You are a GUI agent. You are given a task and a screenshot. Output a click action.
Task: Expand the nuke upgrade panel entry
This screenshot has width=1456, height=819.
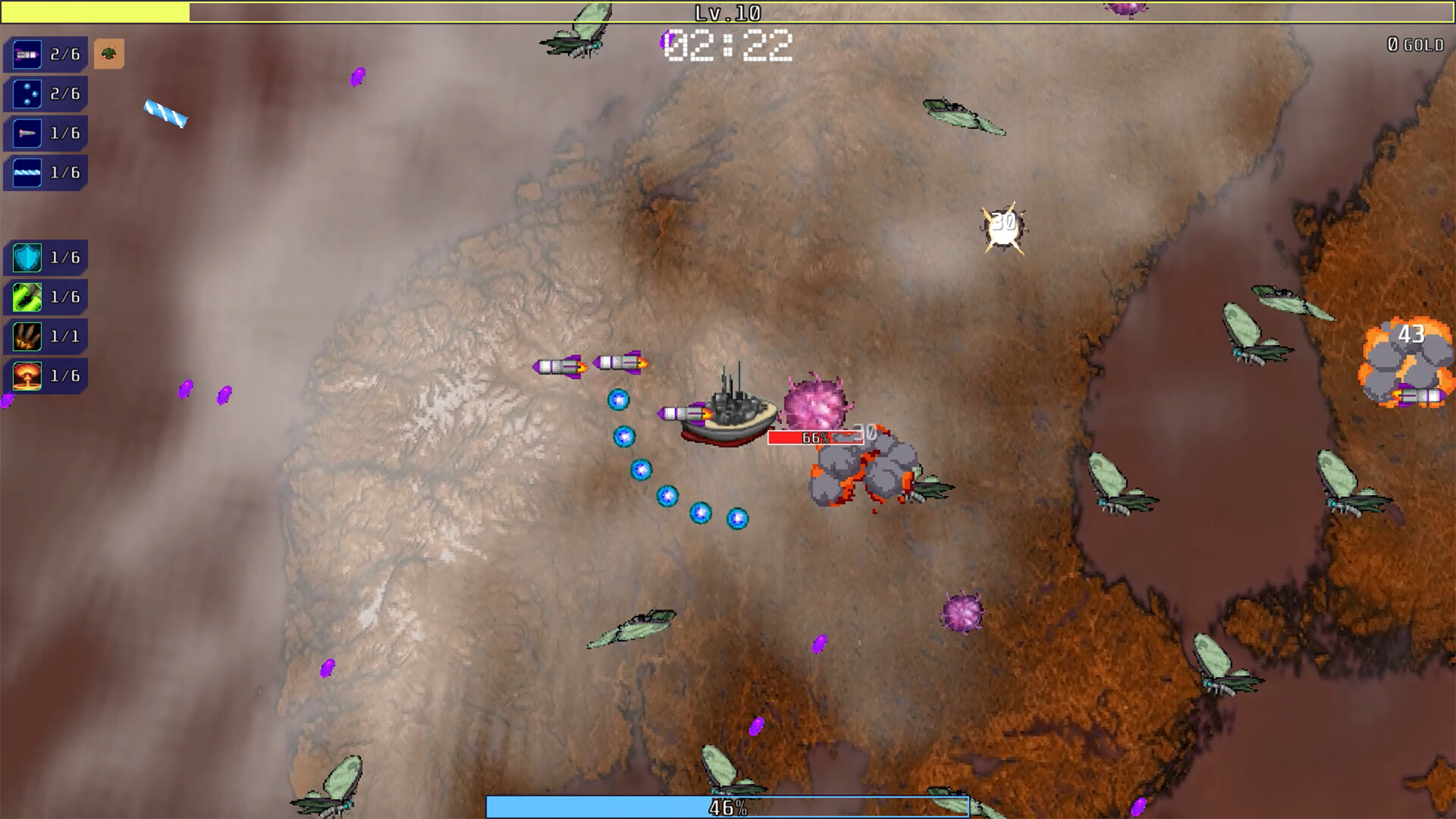(45, 375)
